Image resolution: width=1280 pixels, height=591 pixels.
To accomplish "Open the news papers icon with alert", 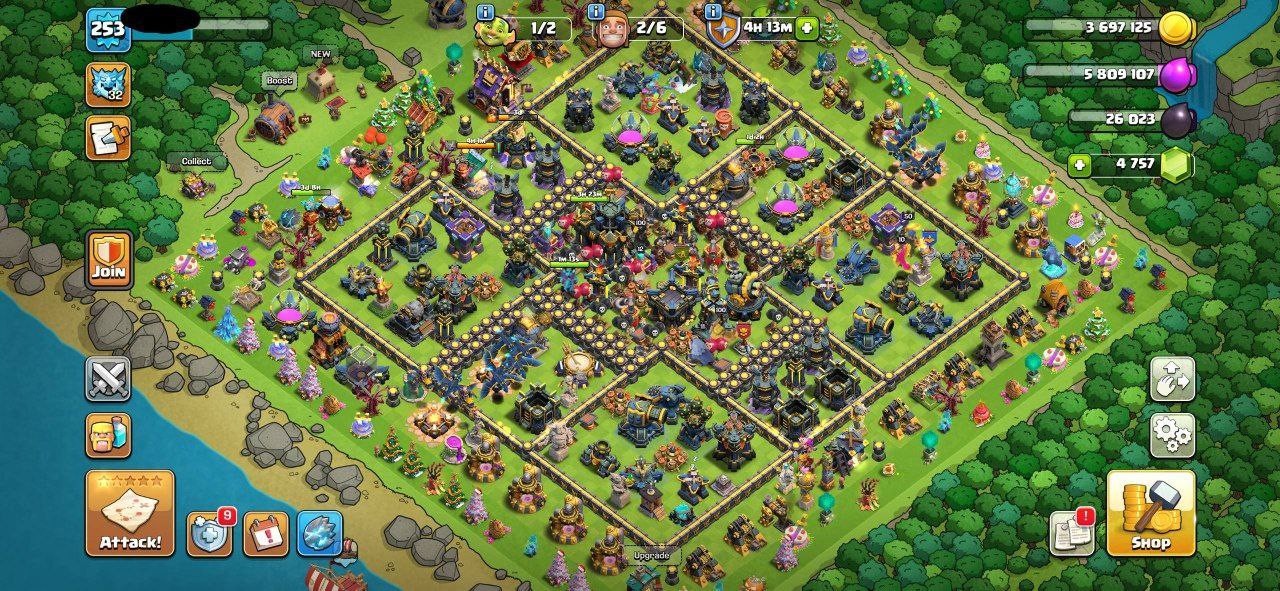I will [1072, 533].
